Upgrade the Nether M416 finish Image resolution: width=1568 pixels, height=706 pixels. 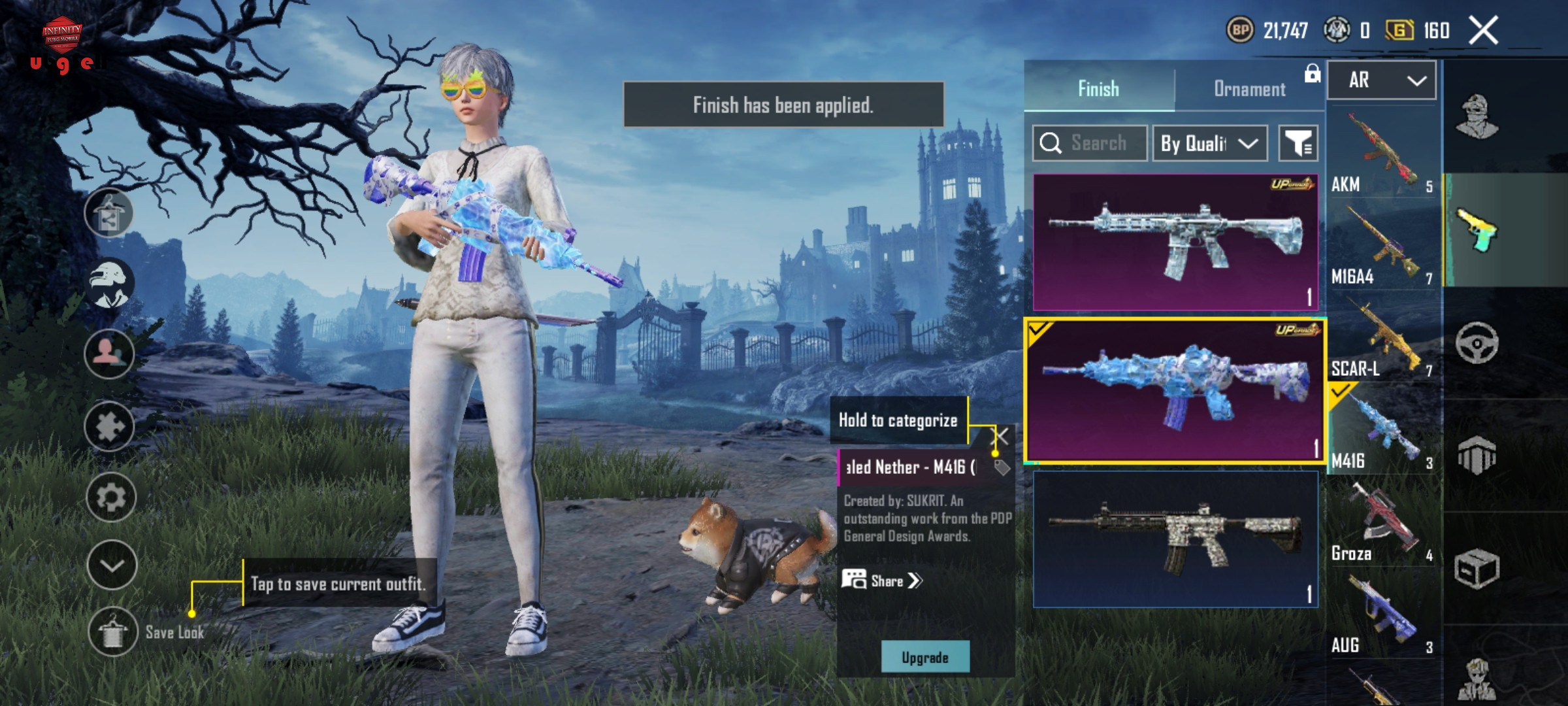[x=924, y=657]
